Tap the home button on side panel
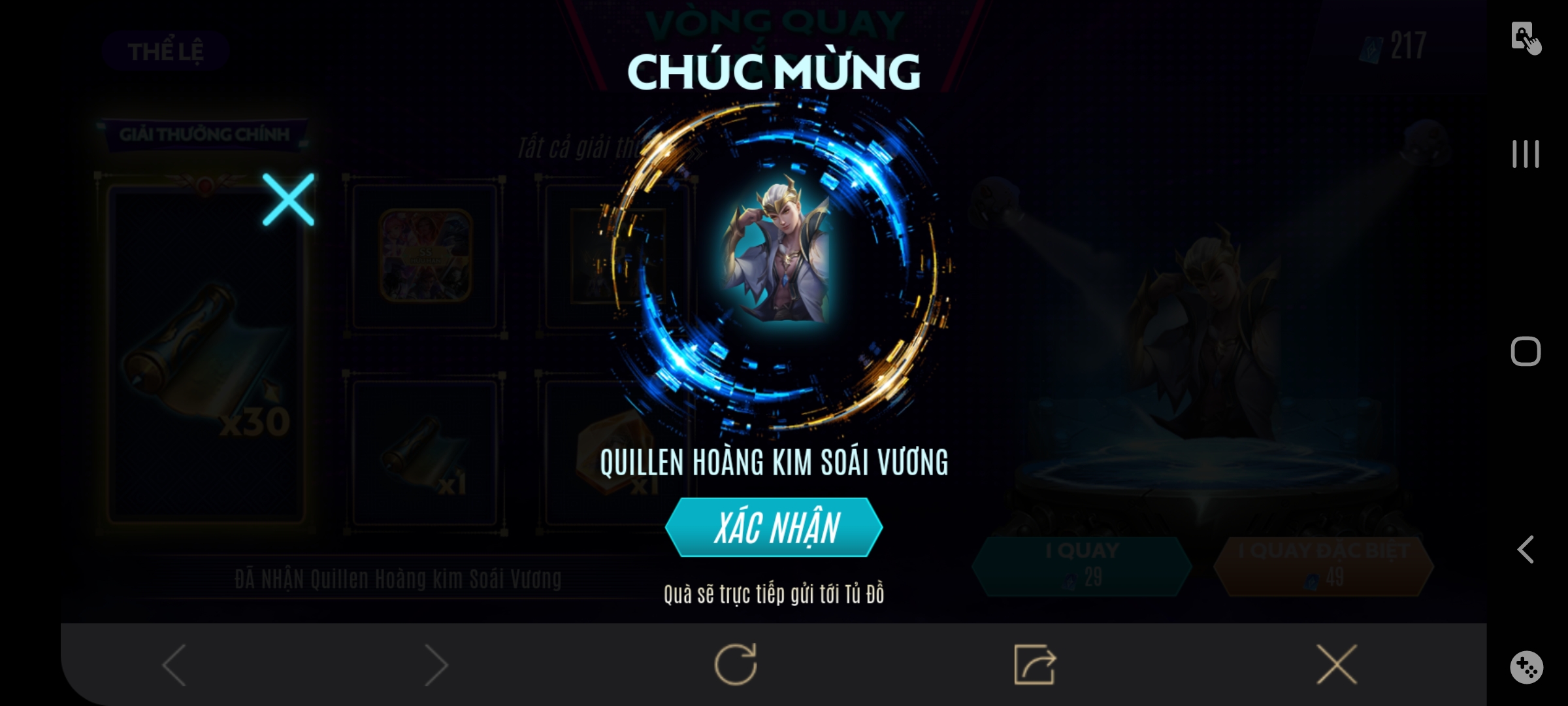The image size is (1568, 706). [1527, 351]
